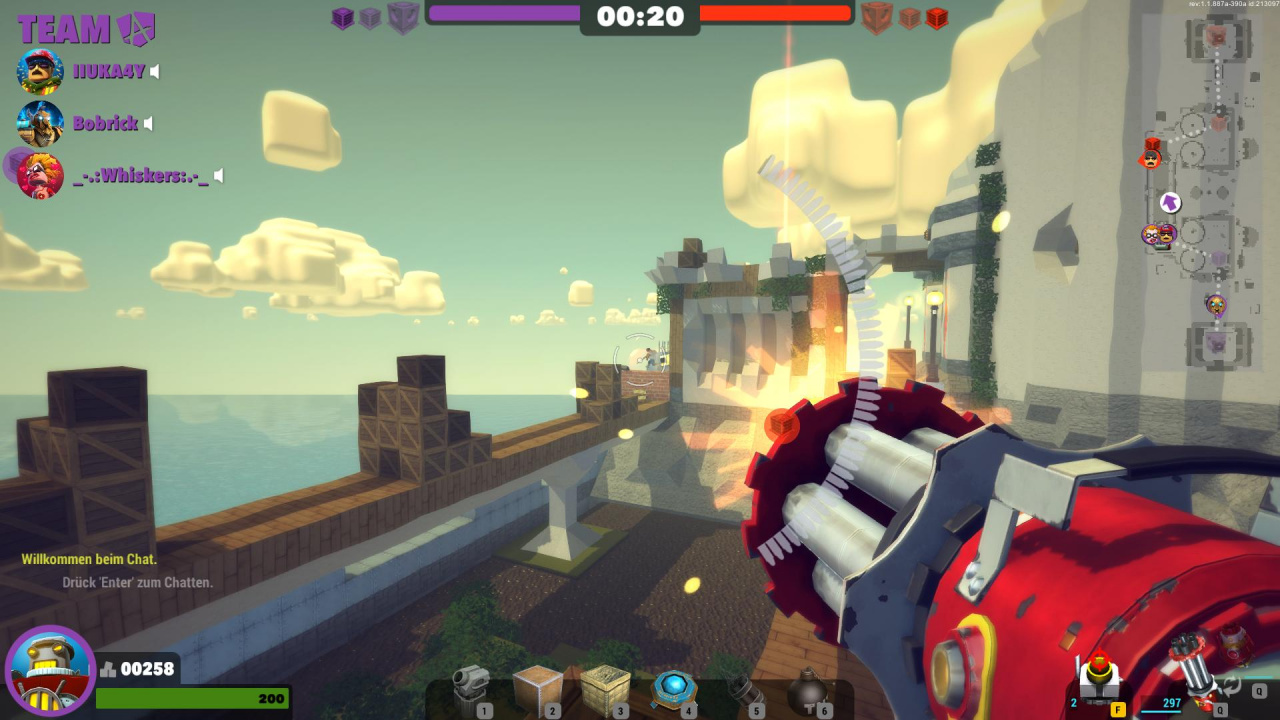Choose the sandbag block in hotbar slot 3
1280x720 pixels.
(x=605, y=689)
